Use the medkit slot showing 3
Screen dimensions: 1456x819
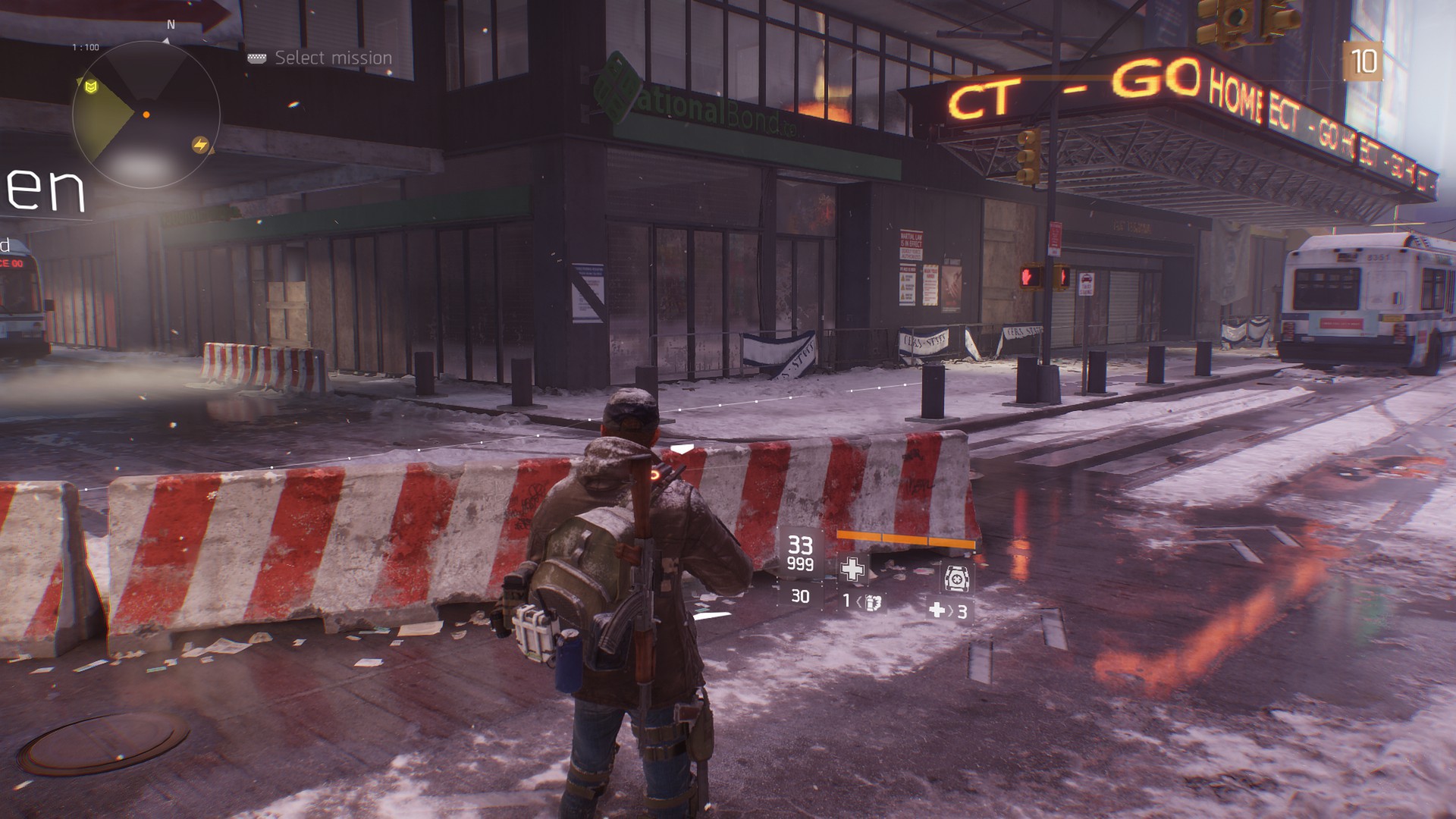[949, 610]
